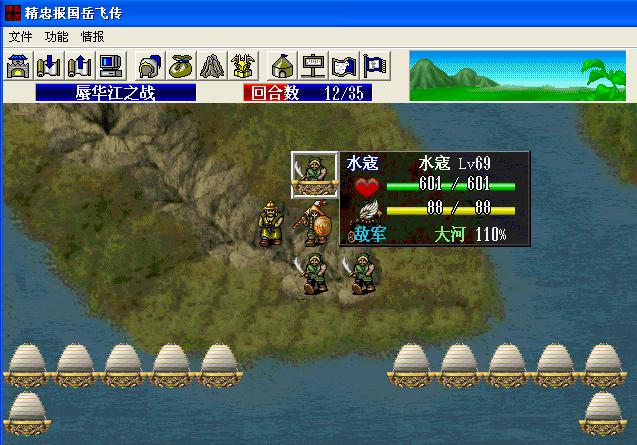637x445 pixels.
Task: Click the scroll with down arrow icon
Action: pos(49,66)
